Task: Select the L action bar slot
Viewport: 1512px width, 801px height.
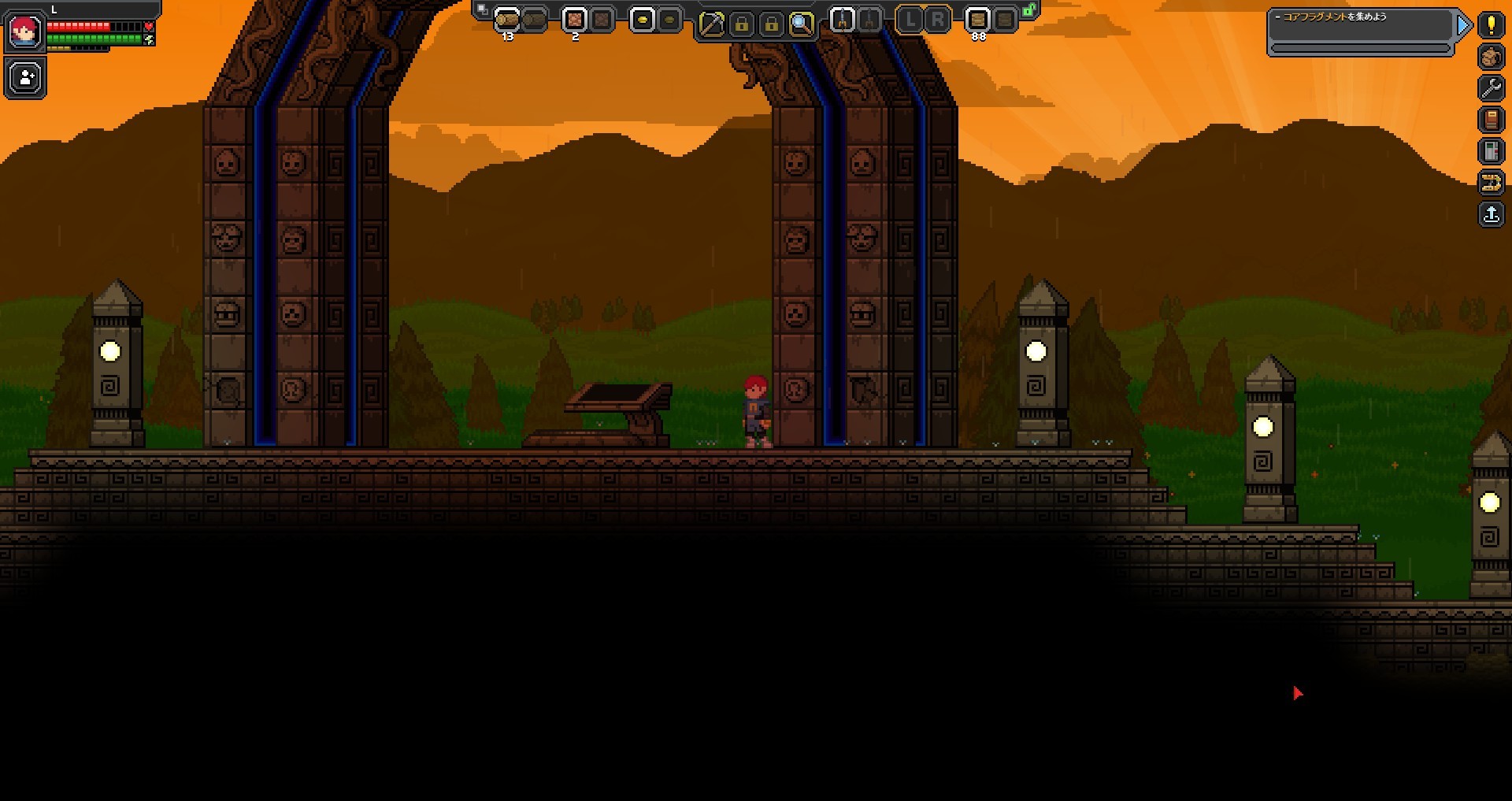Action: 913,21
